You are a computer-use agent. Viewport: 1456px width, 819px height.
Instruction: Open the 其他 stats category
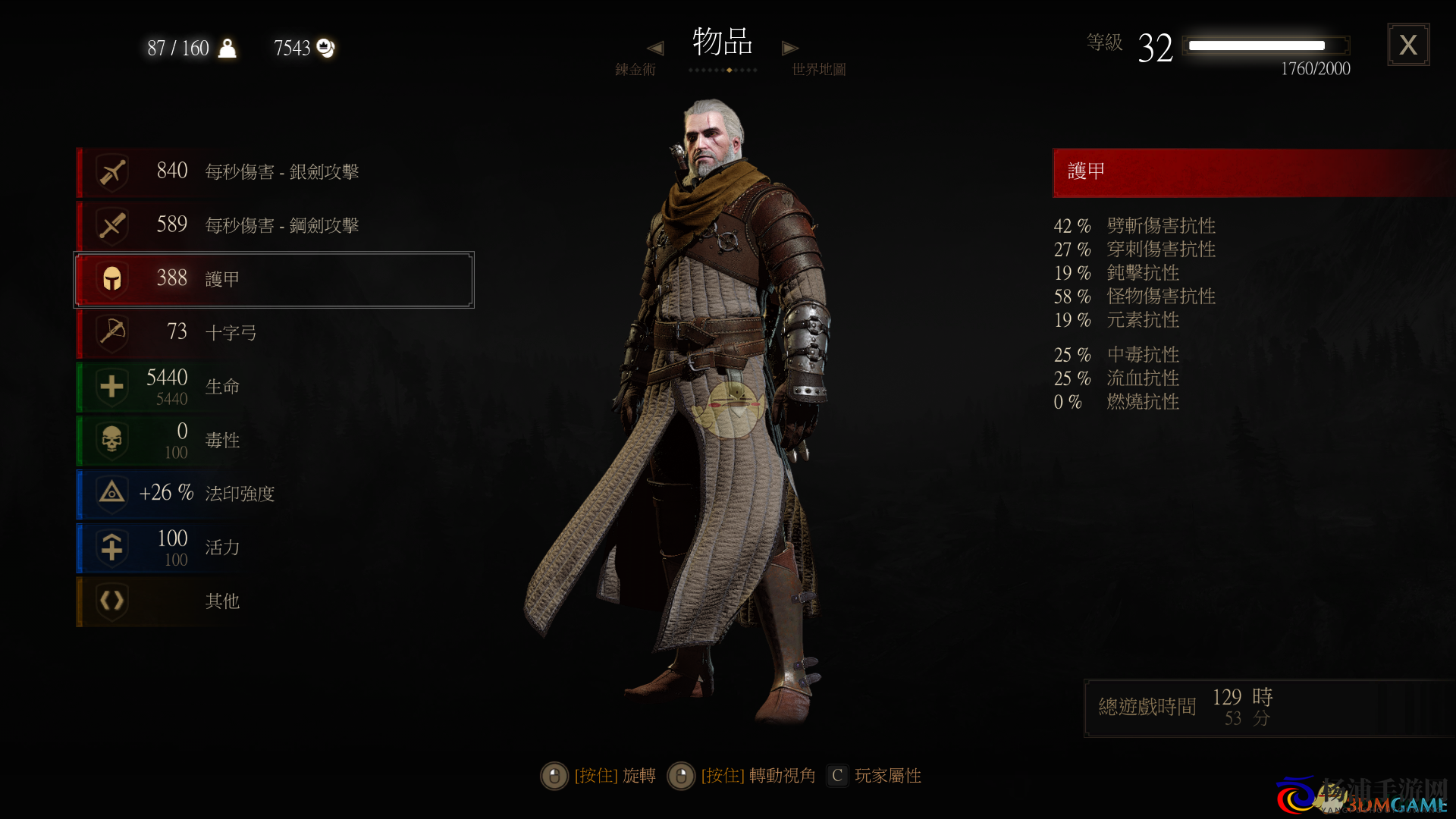(x=221, y=601)
